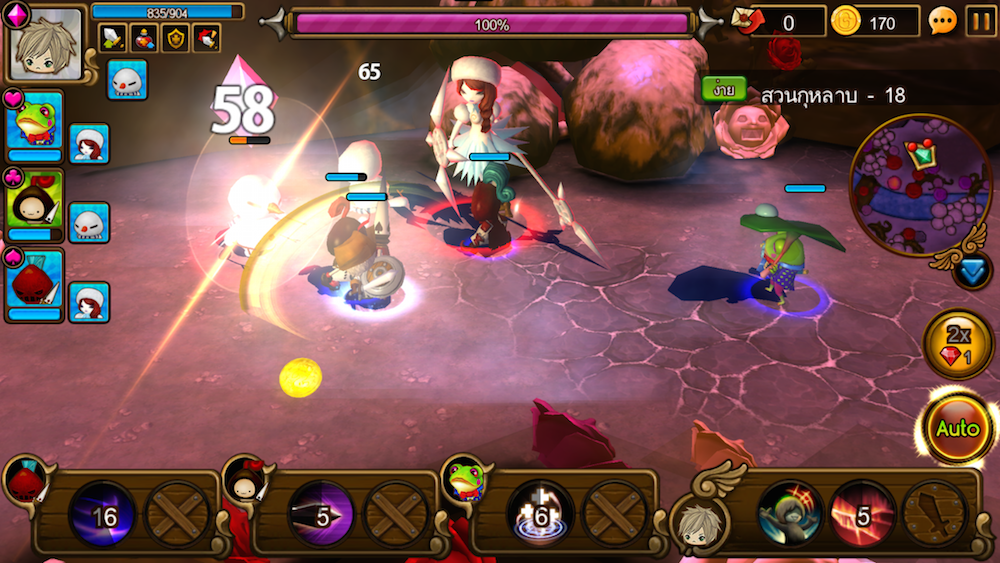Select the grey-haired hero portrait in the corner

click(x=47, y=44)
